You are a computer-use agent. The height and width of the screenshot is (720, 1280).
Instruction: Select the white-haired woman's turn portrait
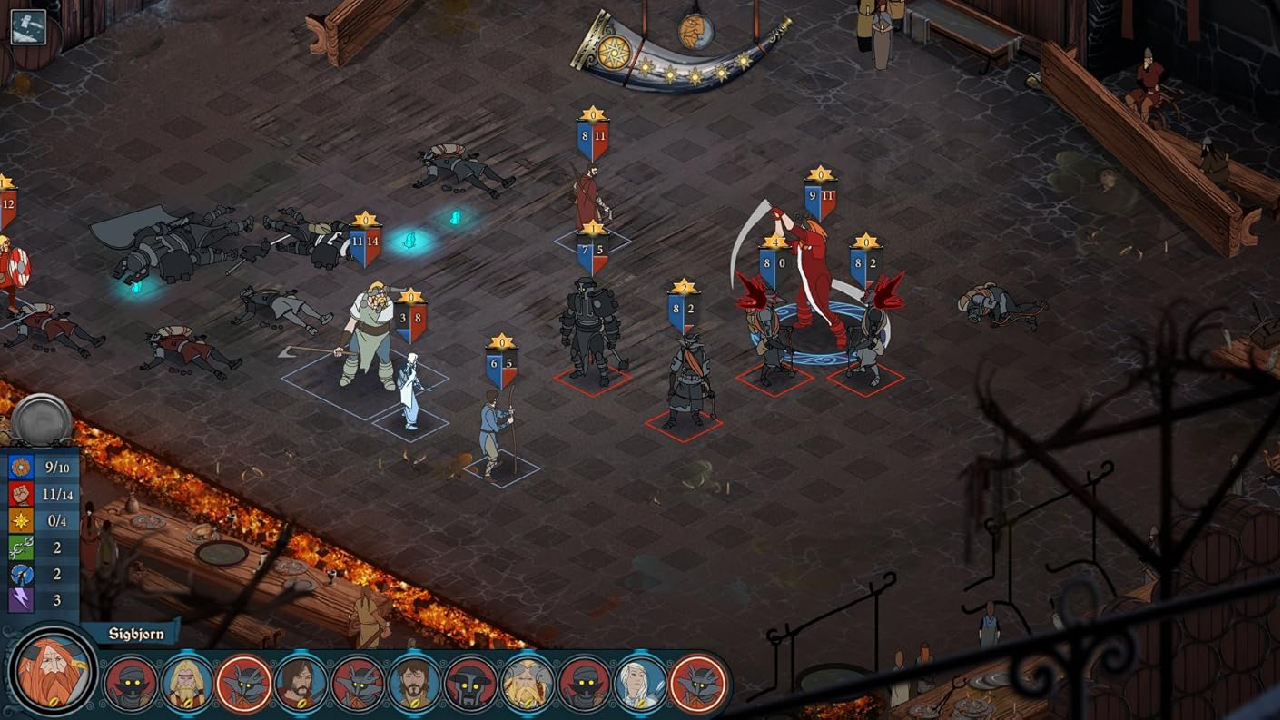(x=640, y=683)
